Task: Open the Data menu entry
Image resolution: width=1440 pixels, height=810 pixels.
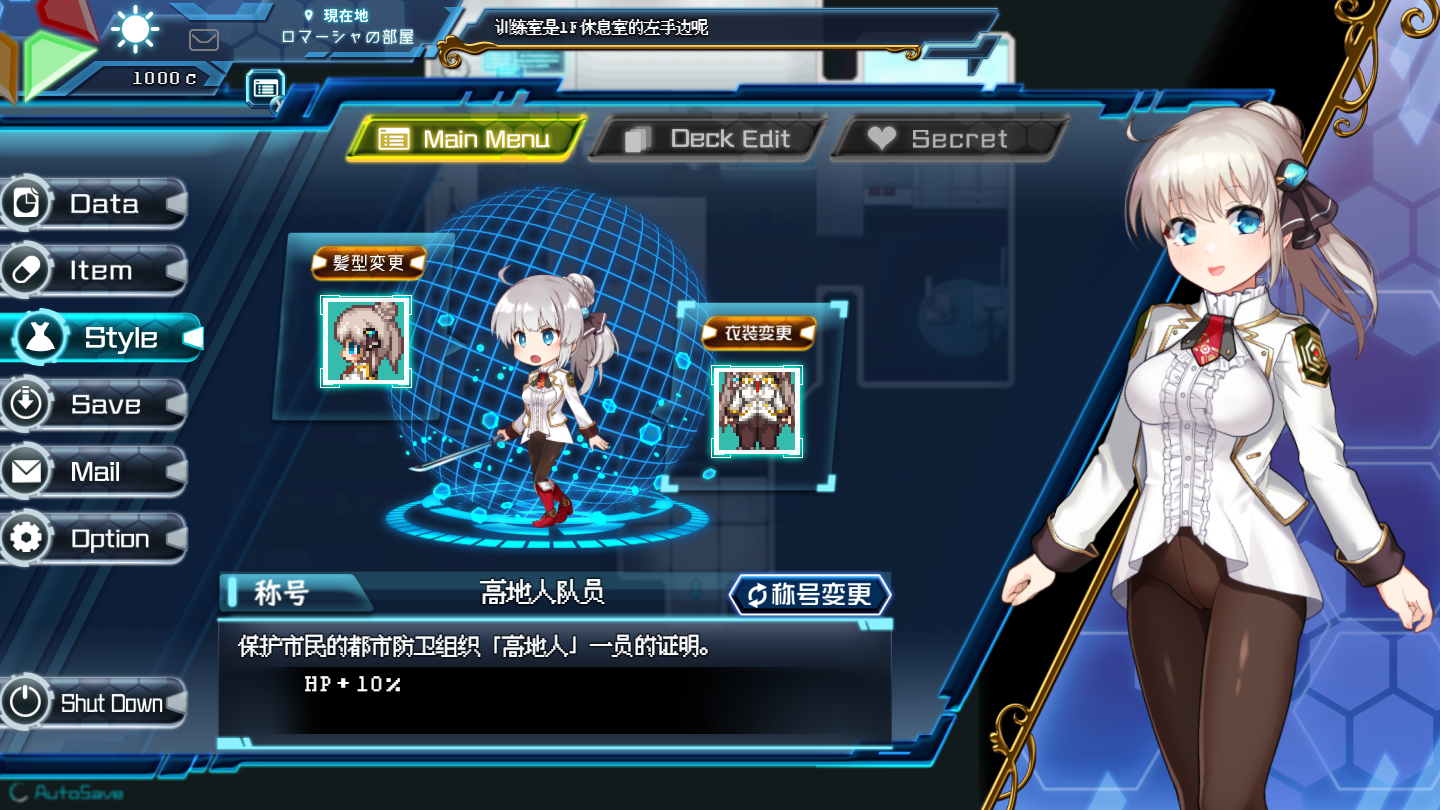Action: [95, 204]
